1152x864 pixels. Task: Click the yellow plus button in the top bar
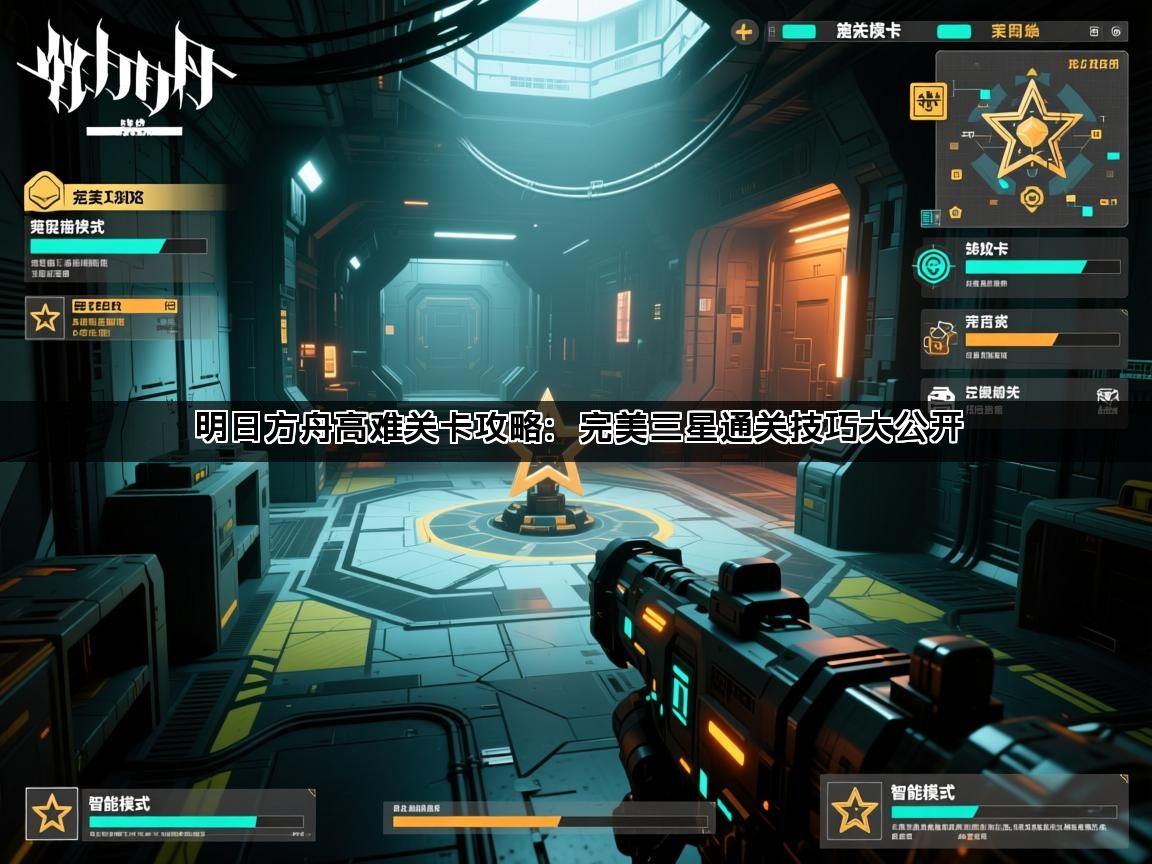pyautogui.click(x=744, y=31)
